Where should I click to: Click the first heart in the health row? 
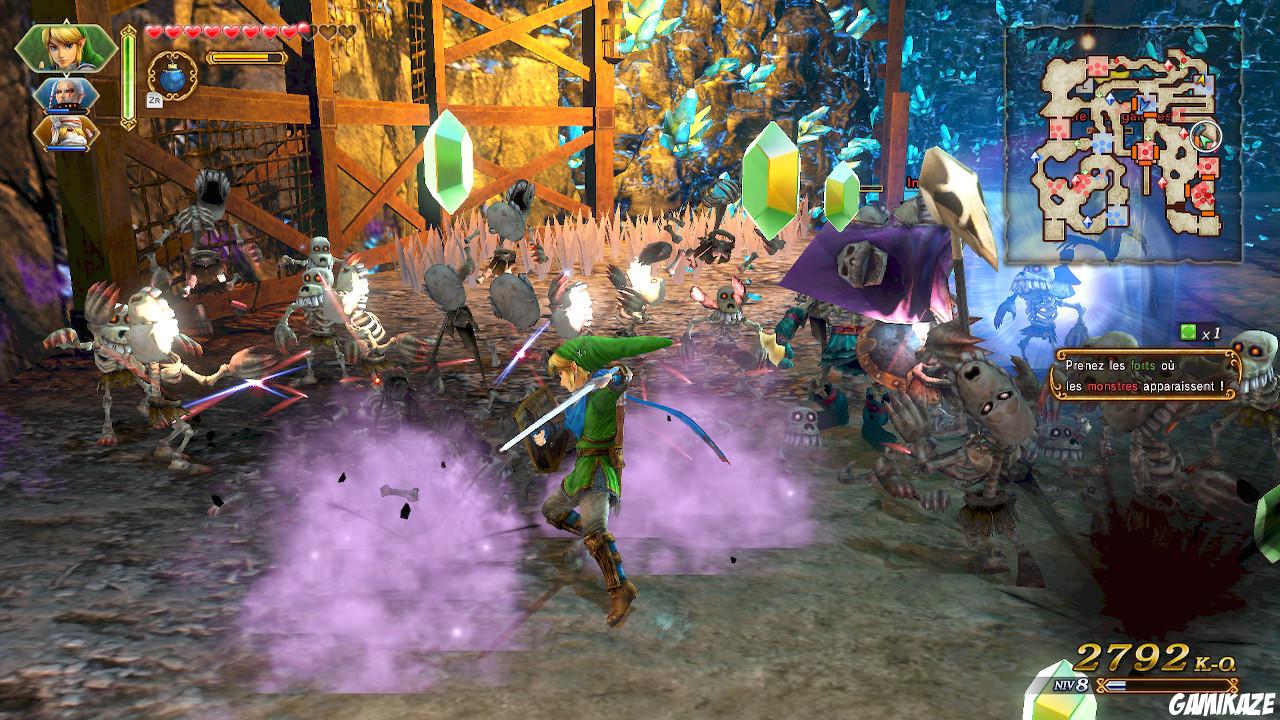(x=153, y=32)
